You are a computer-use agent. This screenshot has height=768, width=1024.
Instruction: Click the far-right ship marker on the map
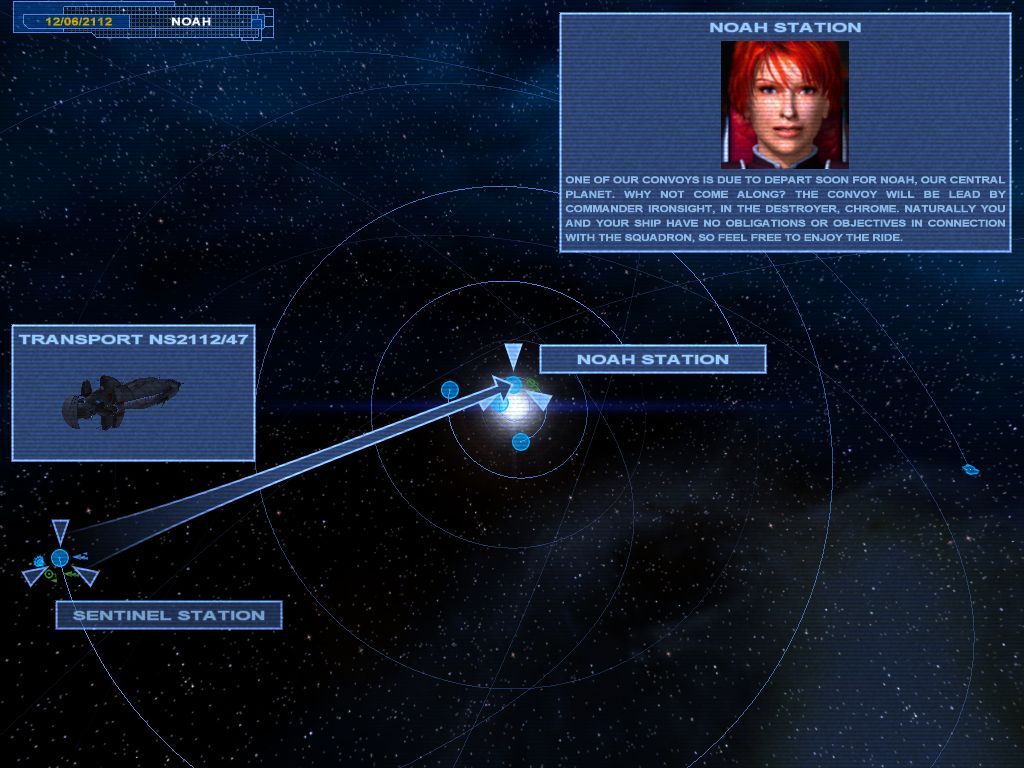[x=969, y=469]
